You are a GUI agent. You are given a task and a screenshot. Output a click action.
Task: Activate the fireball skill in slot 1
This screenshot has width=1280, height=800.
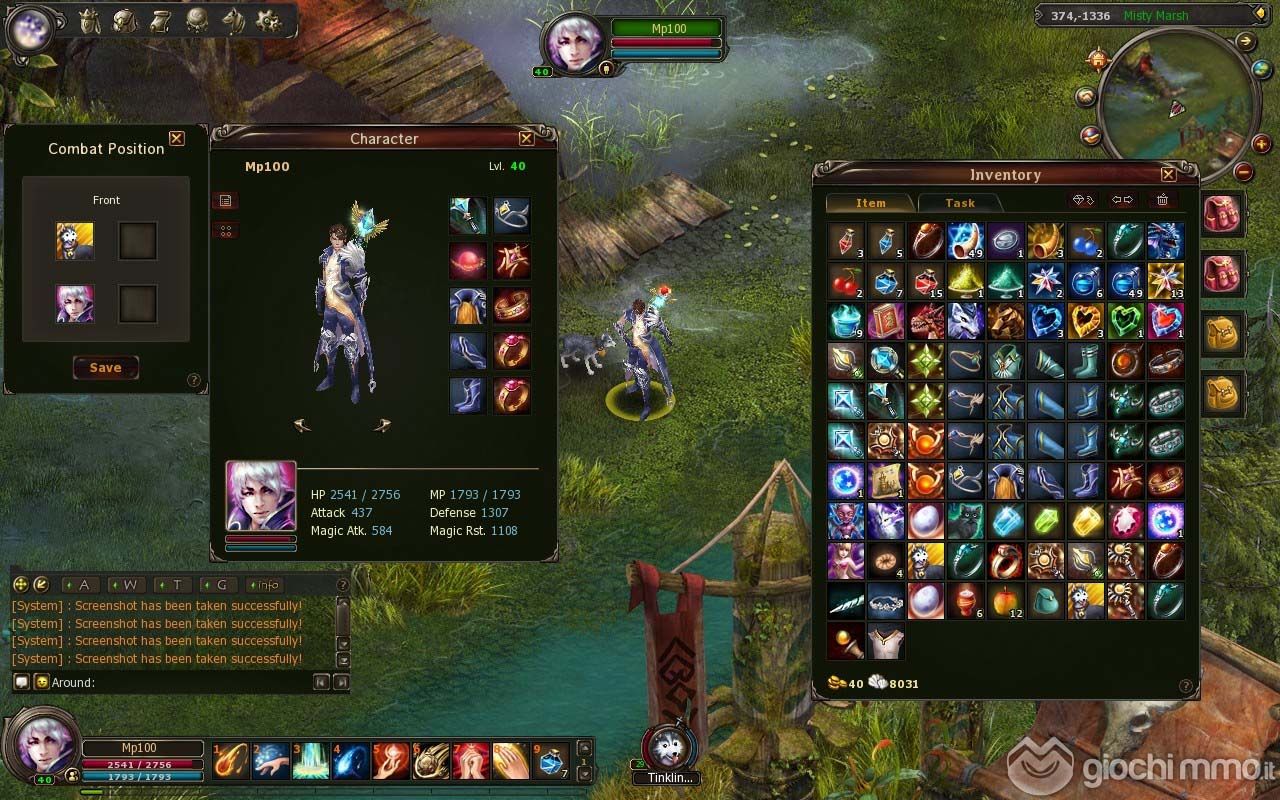point(231,761)
